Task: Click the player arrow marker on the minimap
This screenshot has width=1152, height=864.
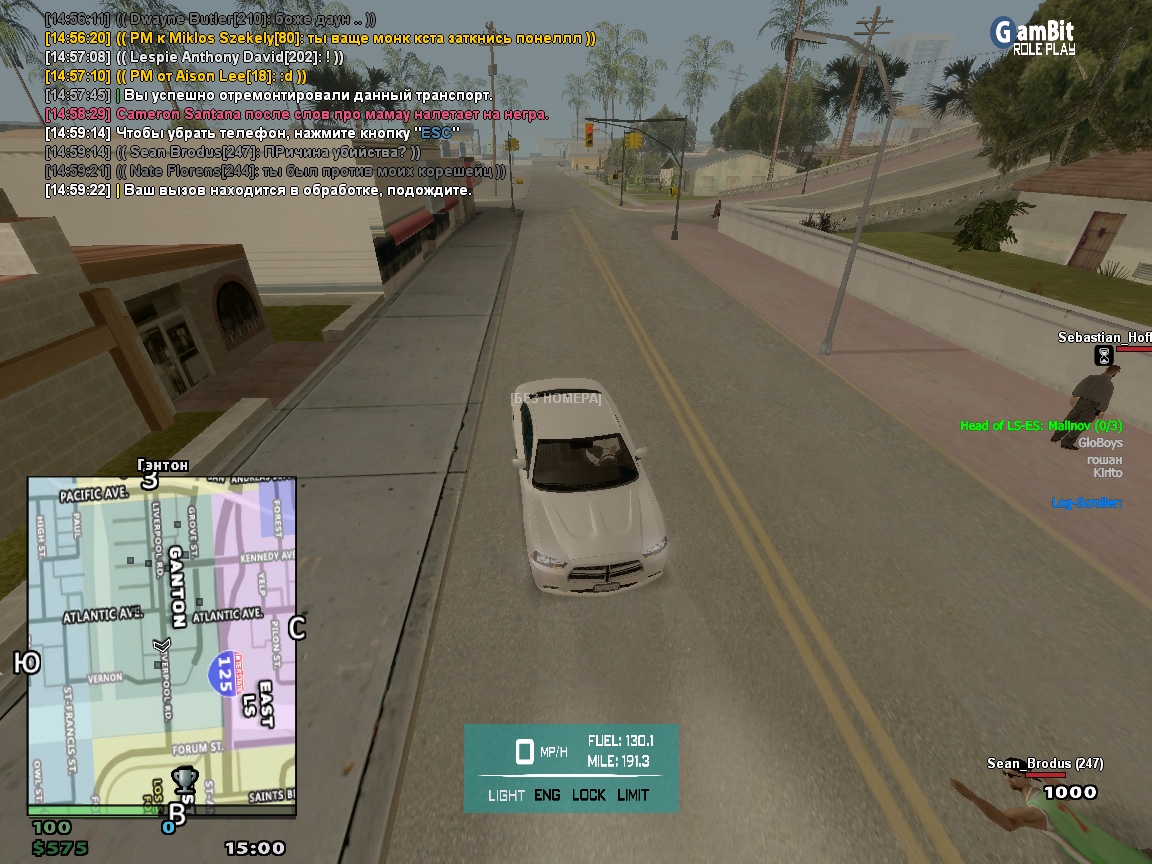Action: coord(163,646)
